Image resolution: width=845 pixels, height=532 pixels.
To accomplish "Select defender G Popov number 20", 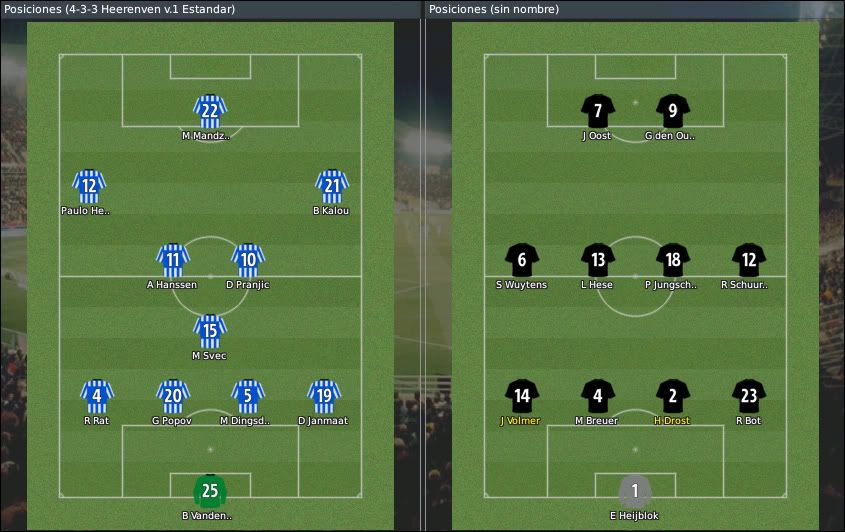I will pyautogui.click(x=172, y=396).
